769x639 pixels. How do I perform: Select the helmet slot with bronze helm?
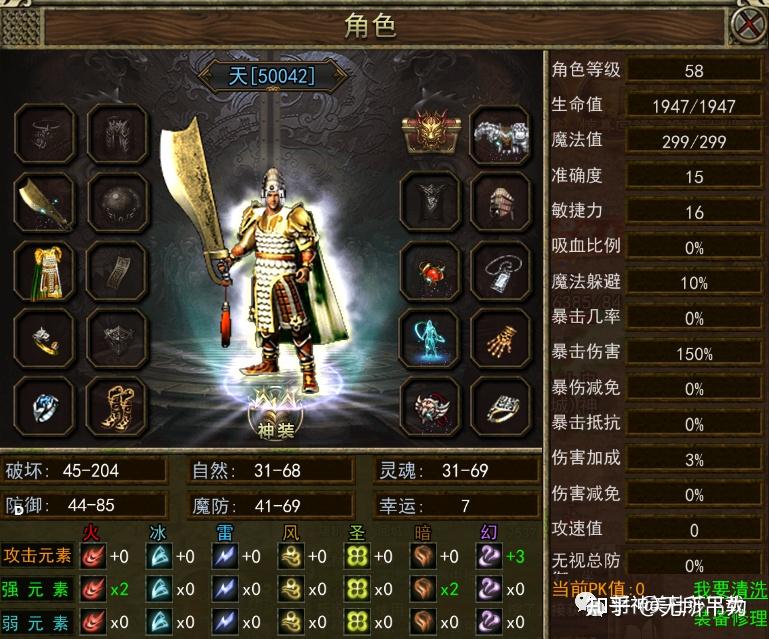coord(498,202)
